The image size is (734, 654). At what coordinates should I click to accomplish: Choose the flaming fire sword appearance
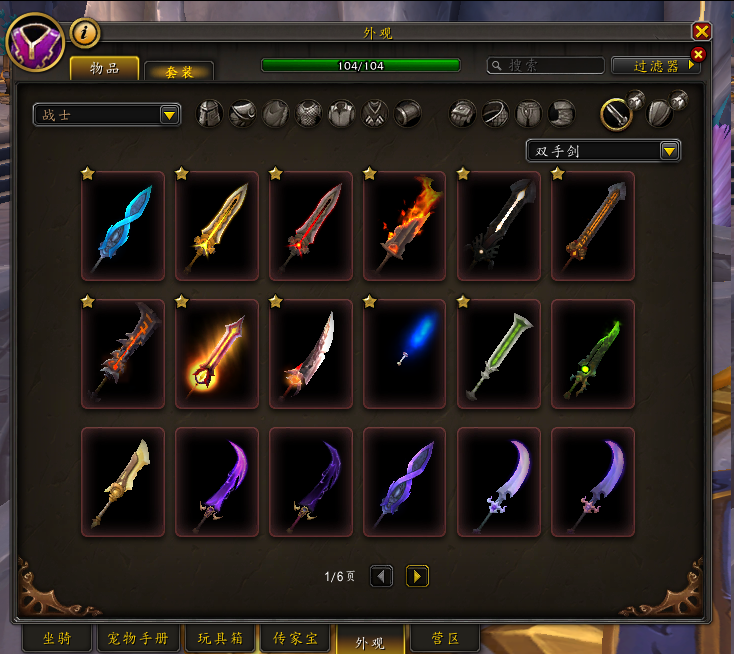(405, 226)
